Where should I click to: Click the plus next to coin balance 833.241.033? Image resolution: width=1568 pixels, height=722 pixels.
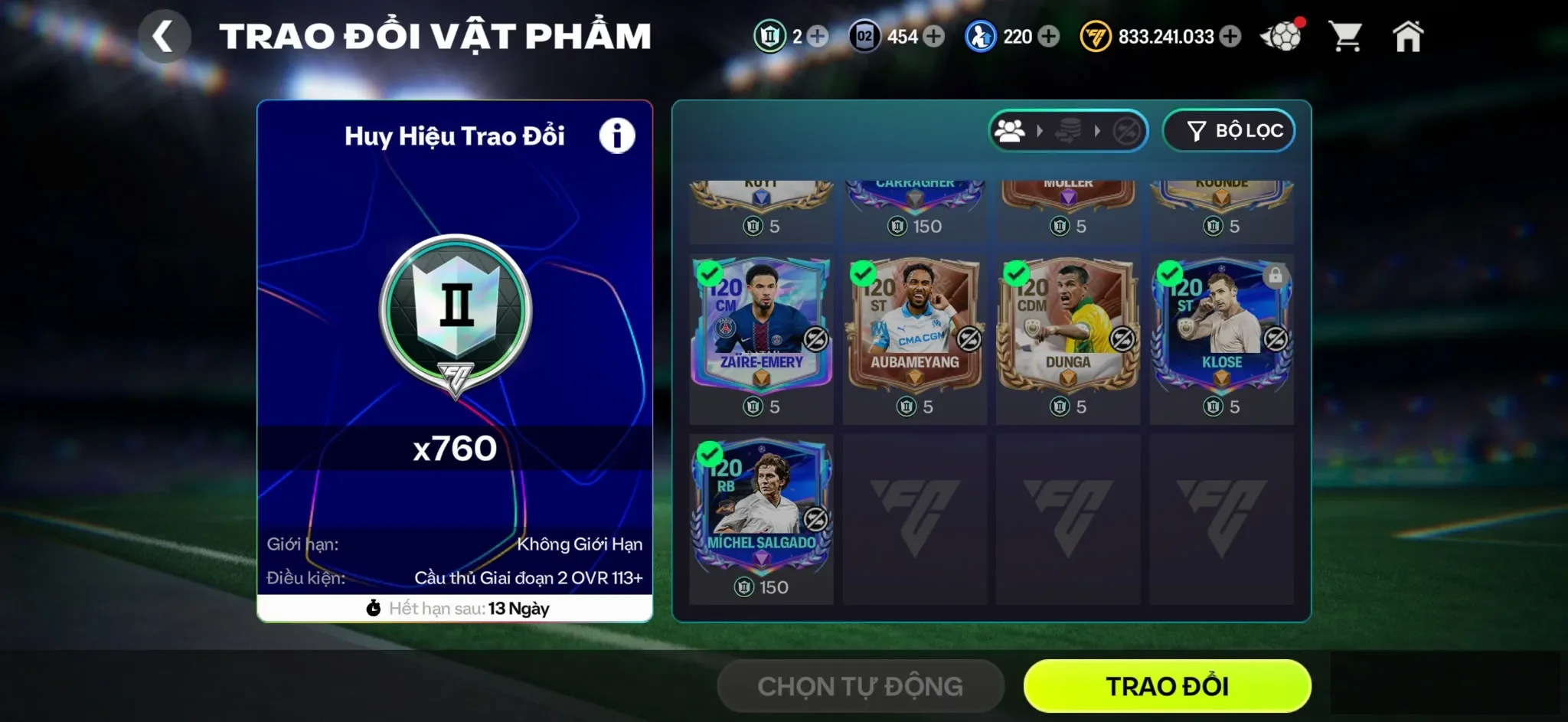coord(1230,35)
